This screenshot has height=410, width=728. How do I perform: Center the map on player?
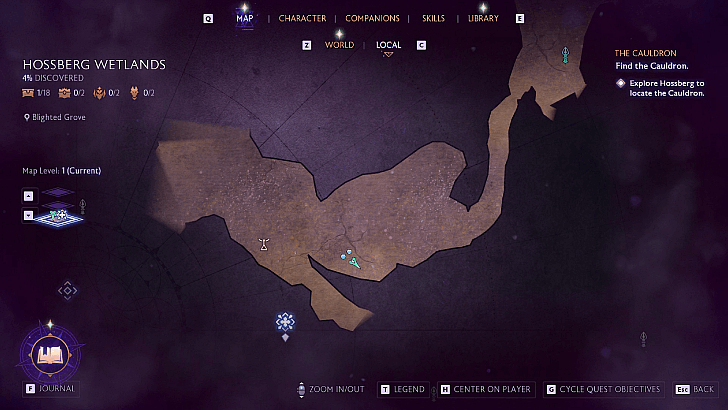coord(487,389)
